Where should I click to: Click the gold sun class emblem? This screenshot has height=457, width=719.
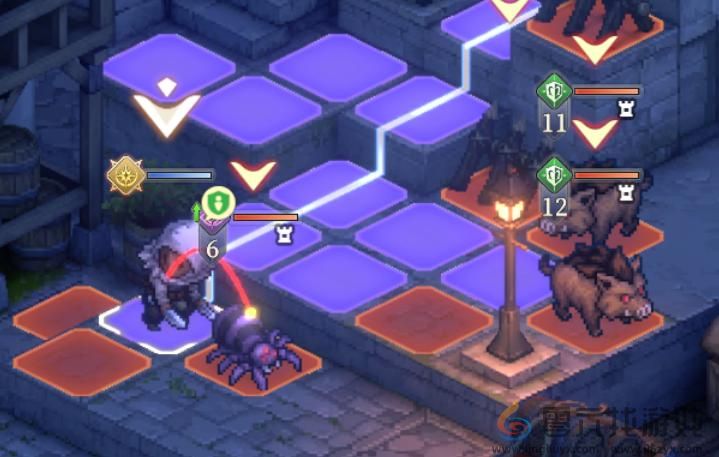point(127,175)
